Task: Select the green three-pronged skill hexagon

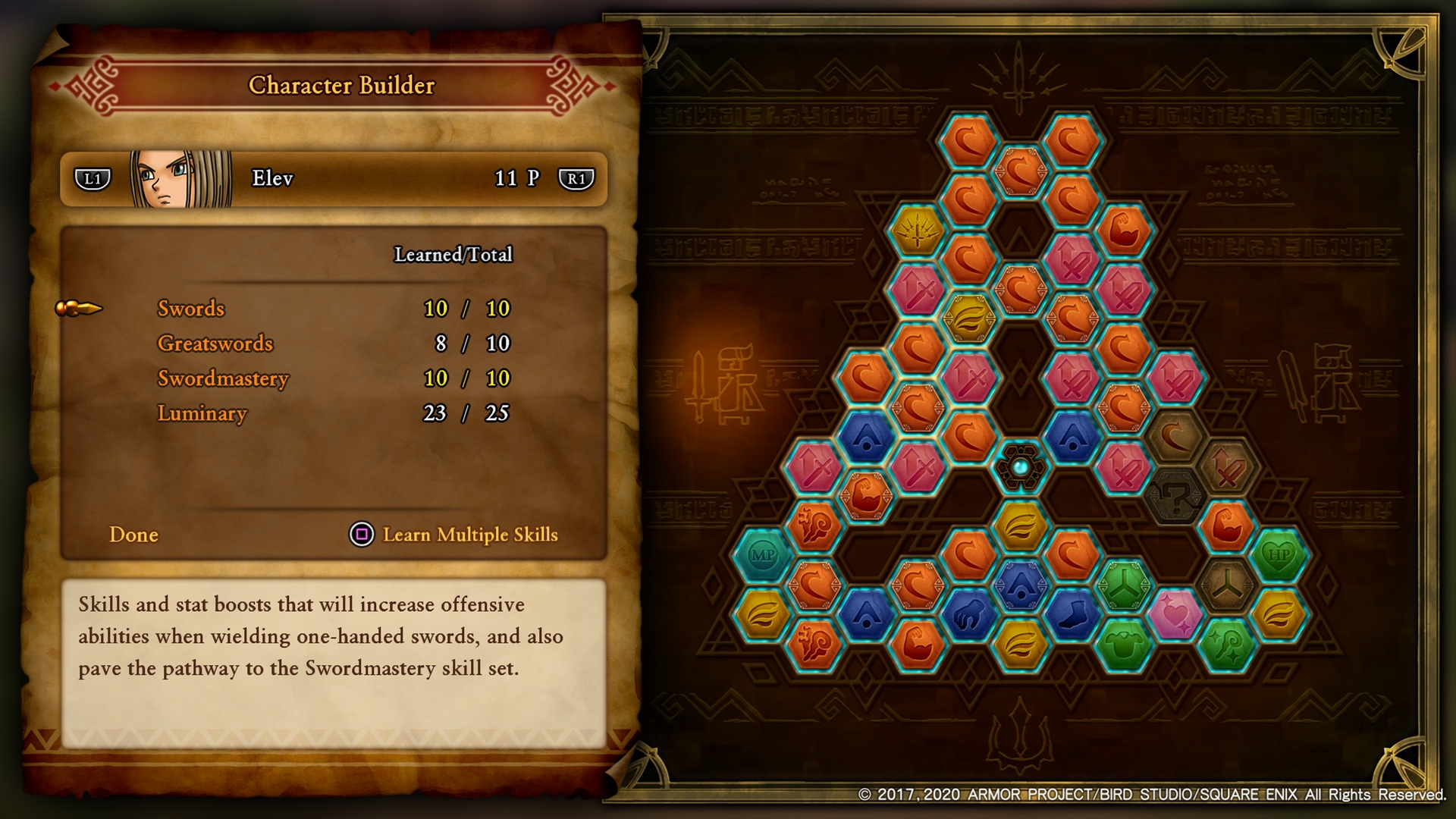Action: pyautogui.click(x=1124, y=585)
